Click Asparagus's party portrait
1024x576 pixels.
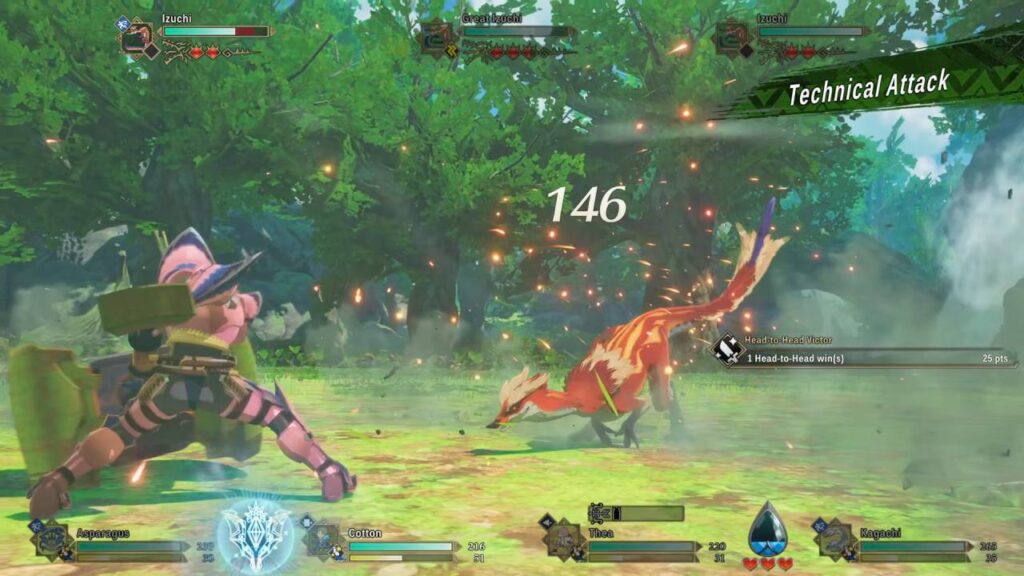pos(50,539)
